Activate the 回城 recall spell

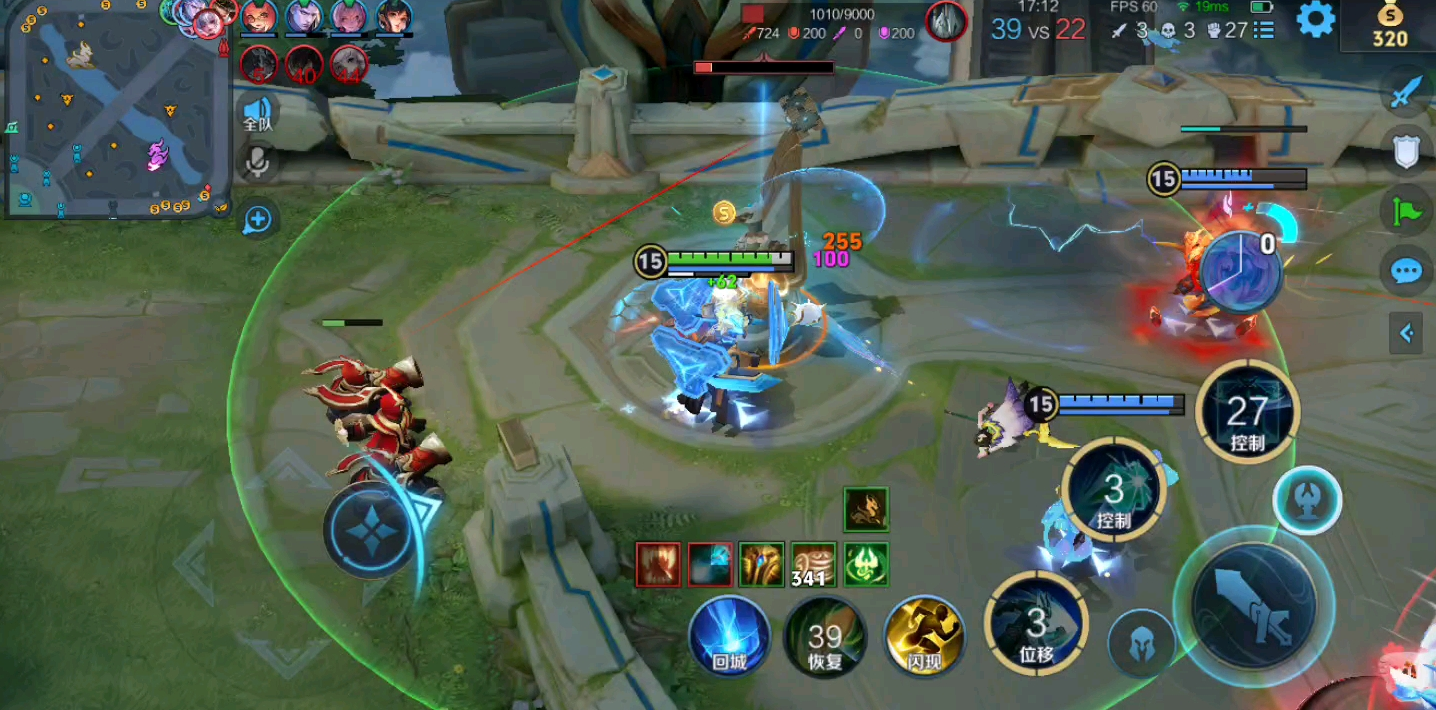coord(729,636)
